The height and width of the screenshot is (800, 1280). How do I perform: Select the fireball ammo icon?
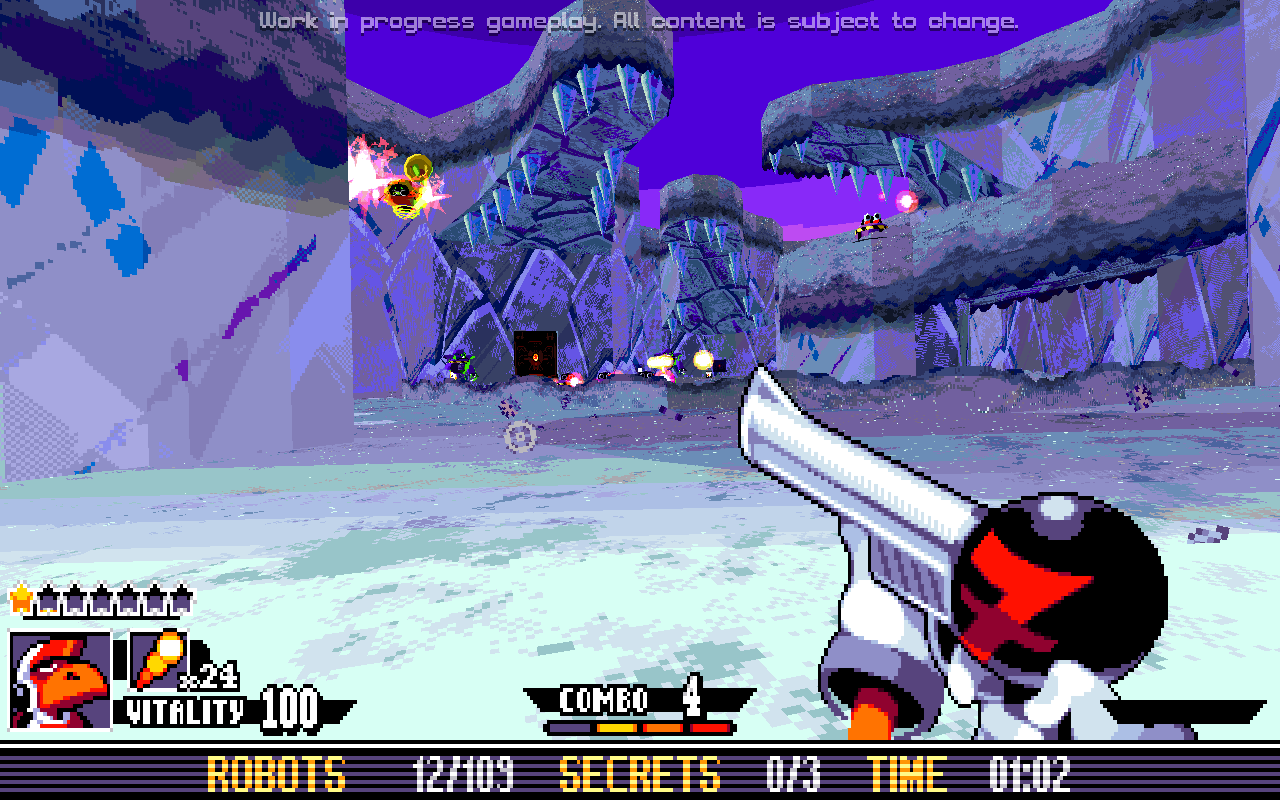click(x=159, y=660)
